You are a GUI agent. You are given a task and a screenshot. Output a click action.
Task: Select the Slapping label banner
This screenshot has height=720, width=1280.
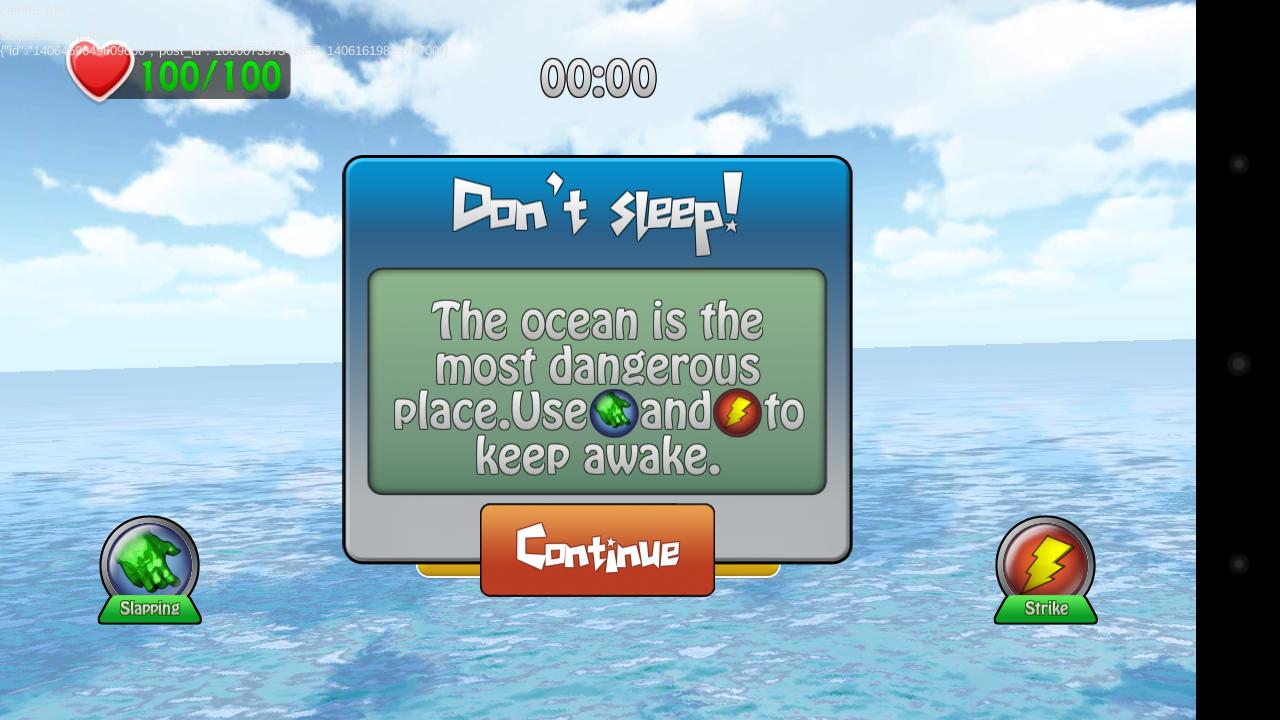pyautogui.click(x=149, y=608)
